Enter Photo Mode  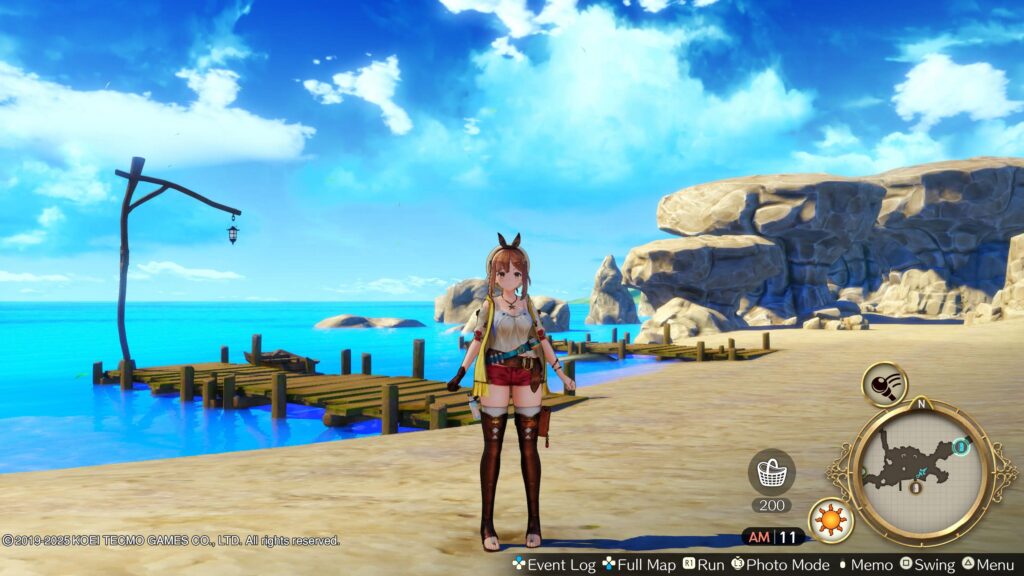tap(781, 565)
